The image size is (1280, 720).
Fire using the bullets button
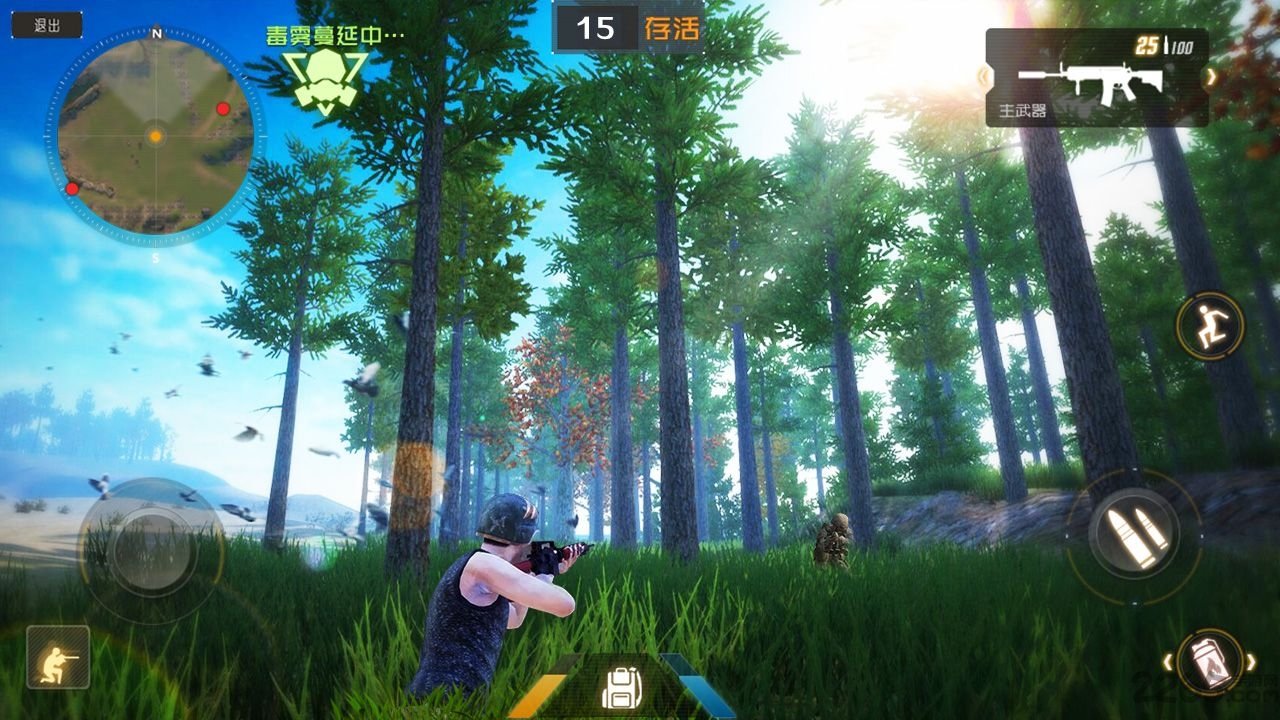[1134, 535]
